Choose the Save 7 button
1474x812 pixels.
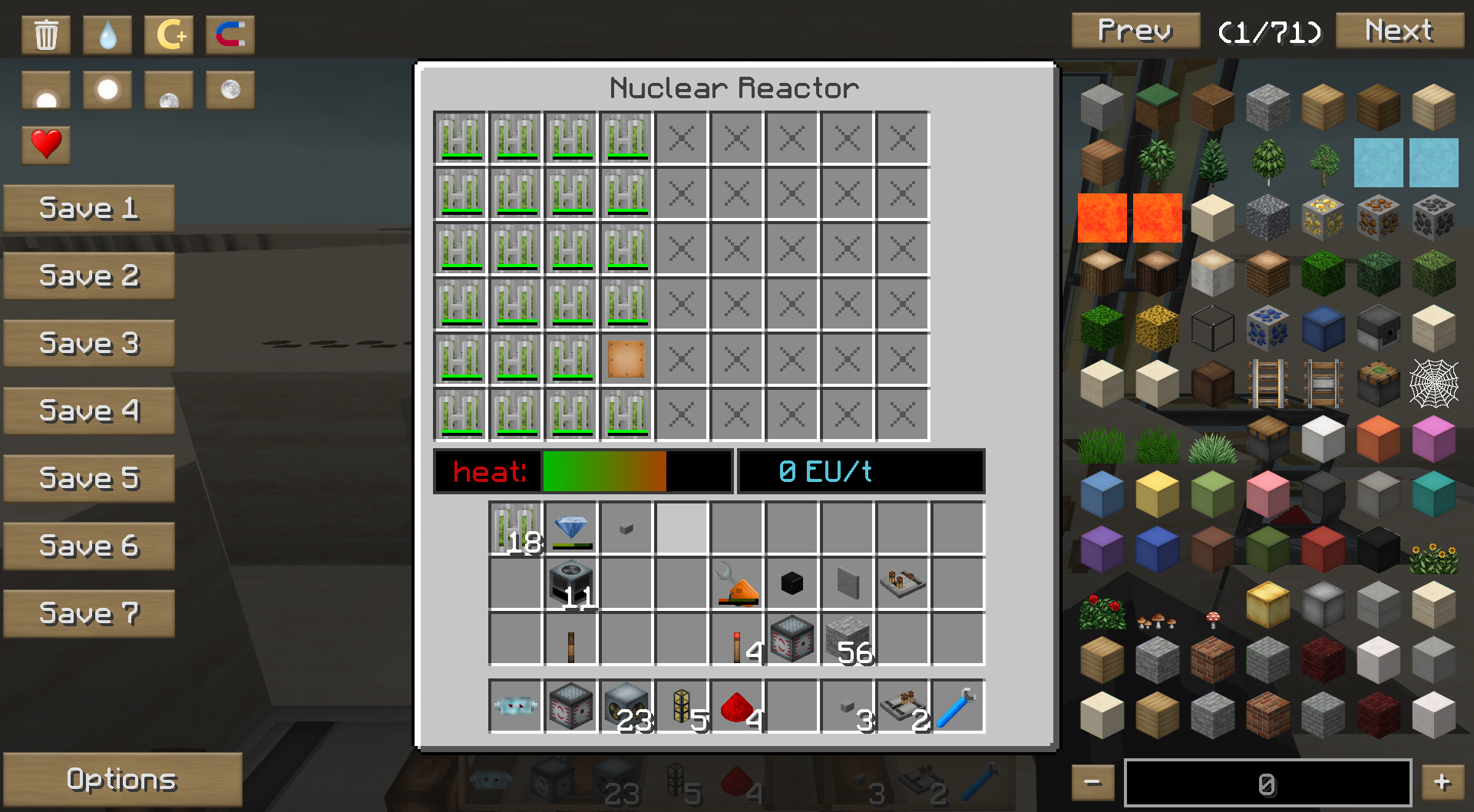click(89, 613)
